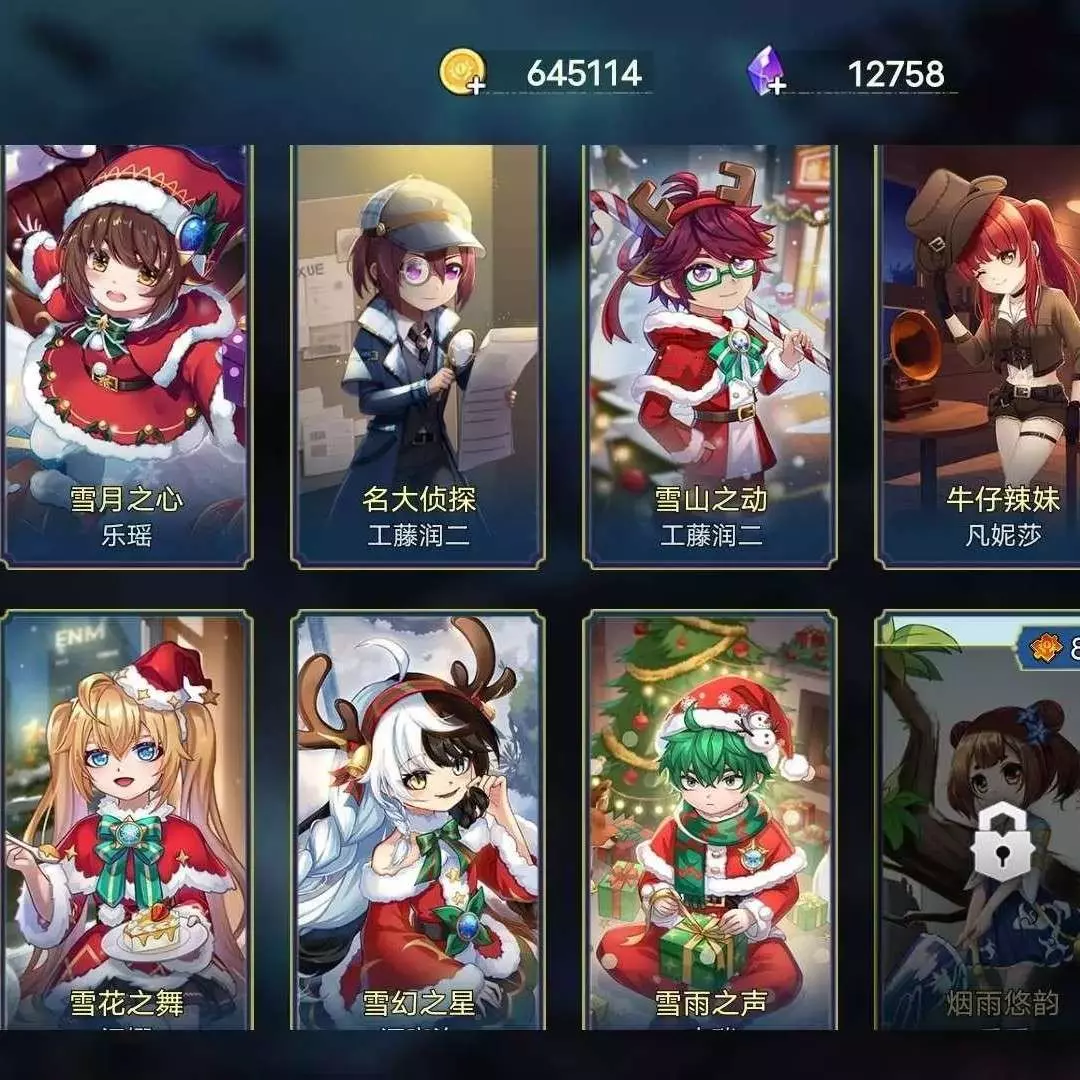Select the 雪花之舞 skin card
Screen dimensions: 1080x1080
click(x=126, y=820)
